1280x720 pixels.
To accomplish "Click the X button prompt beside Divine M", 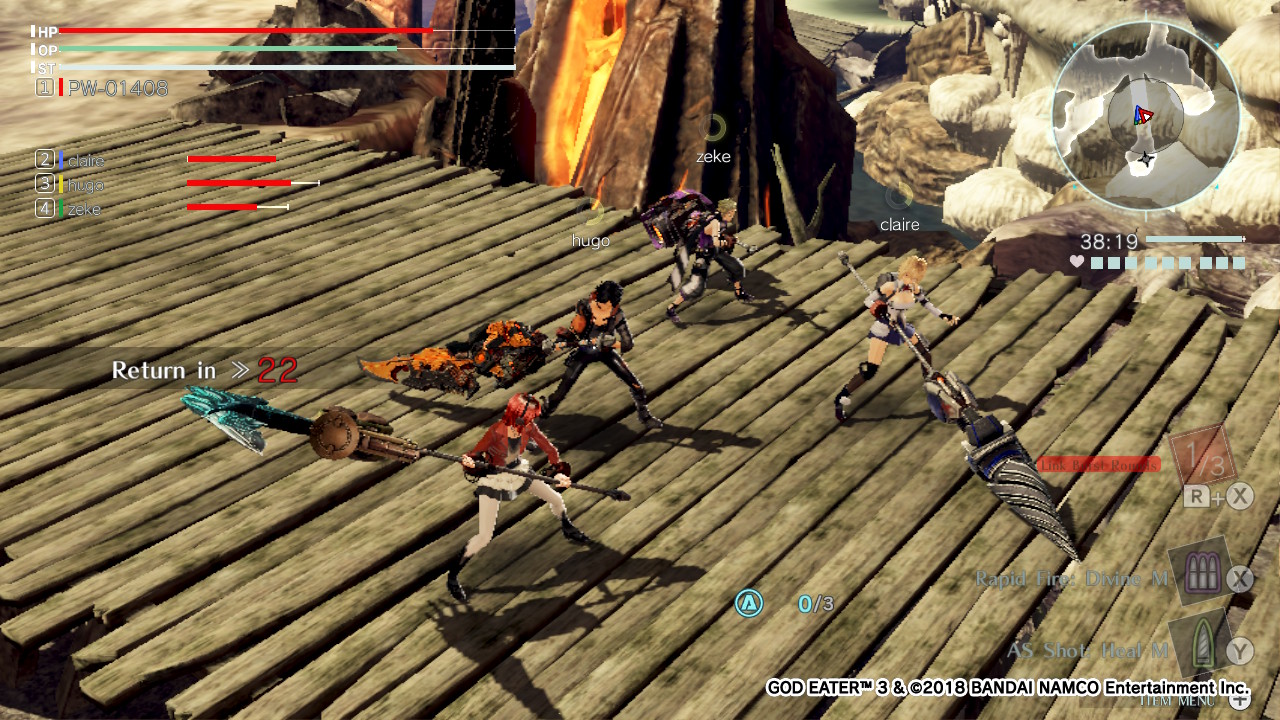I will 1239,577.
